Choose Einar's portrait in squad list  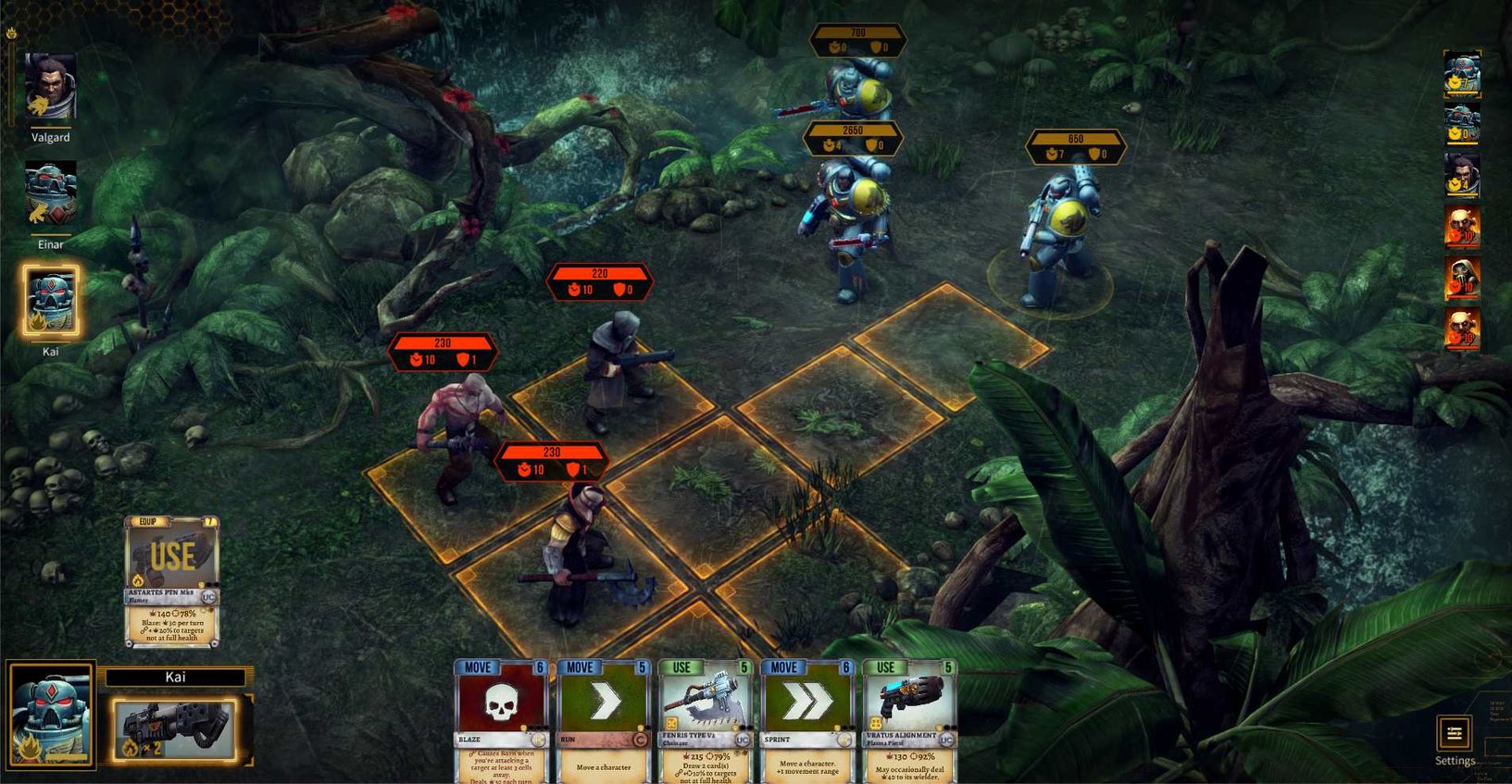coord(50,195)
